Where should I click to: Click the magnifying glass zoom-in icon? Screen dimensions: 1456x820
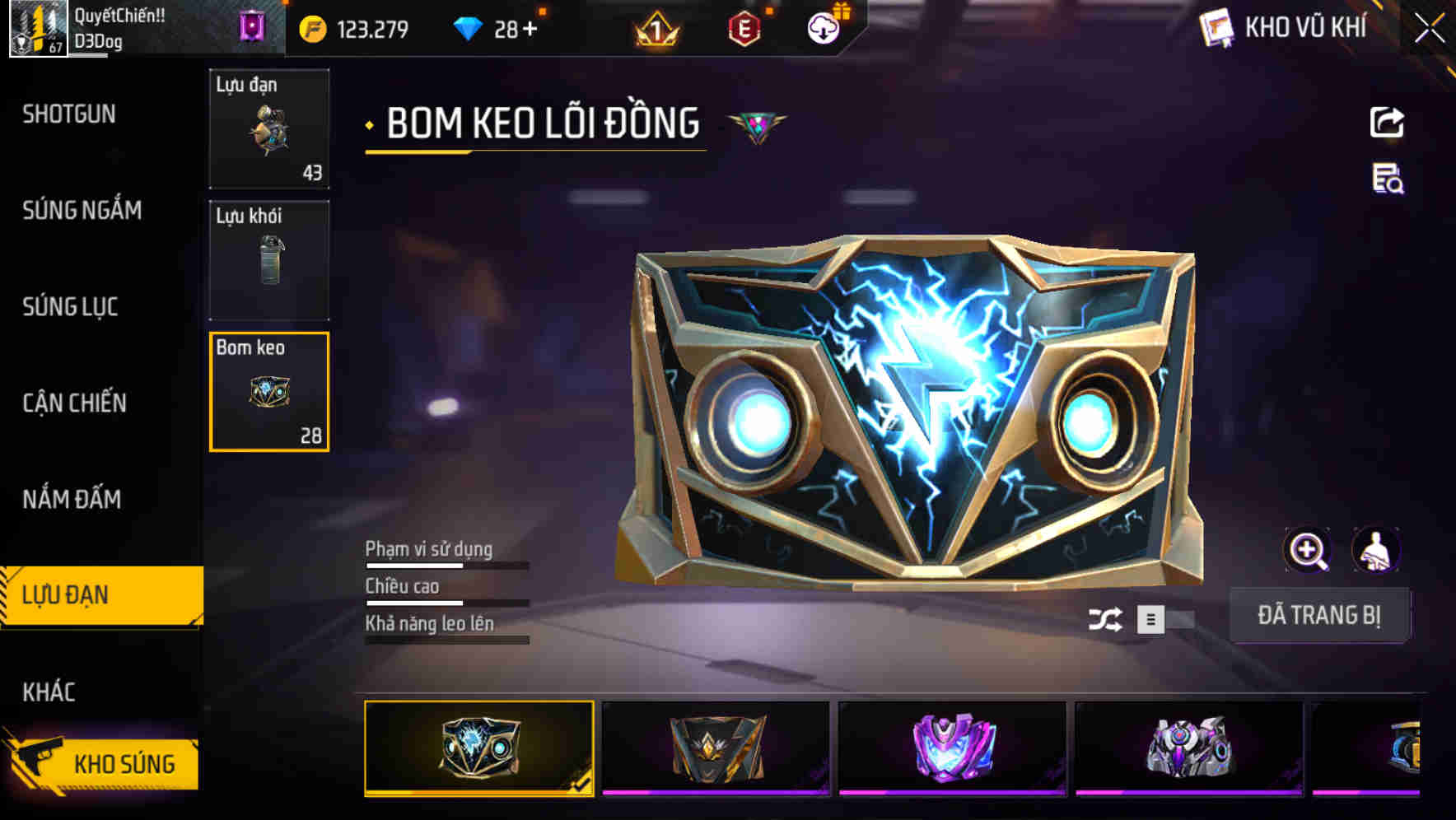point(1308,549)
